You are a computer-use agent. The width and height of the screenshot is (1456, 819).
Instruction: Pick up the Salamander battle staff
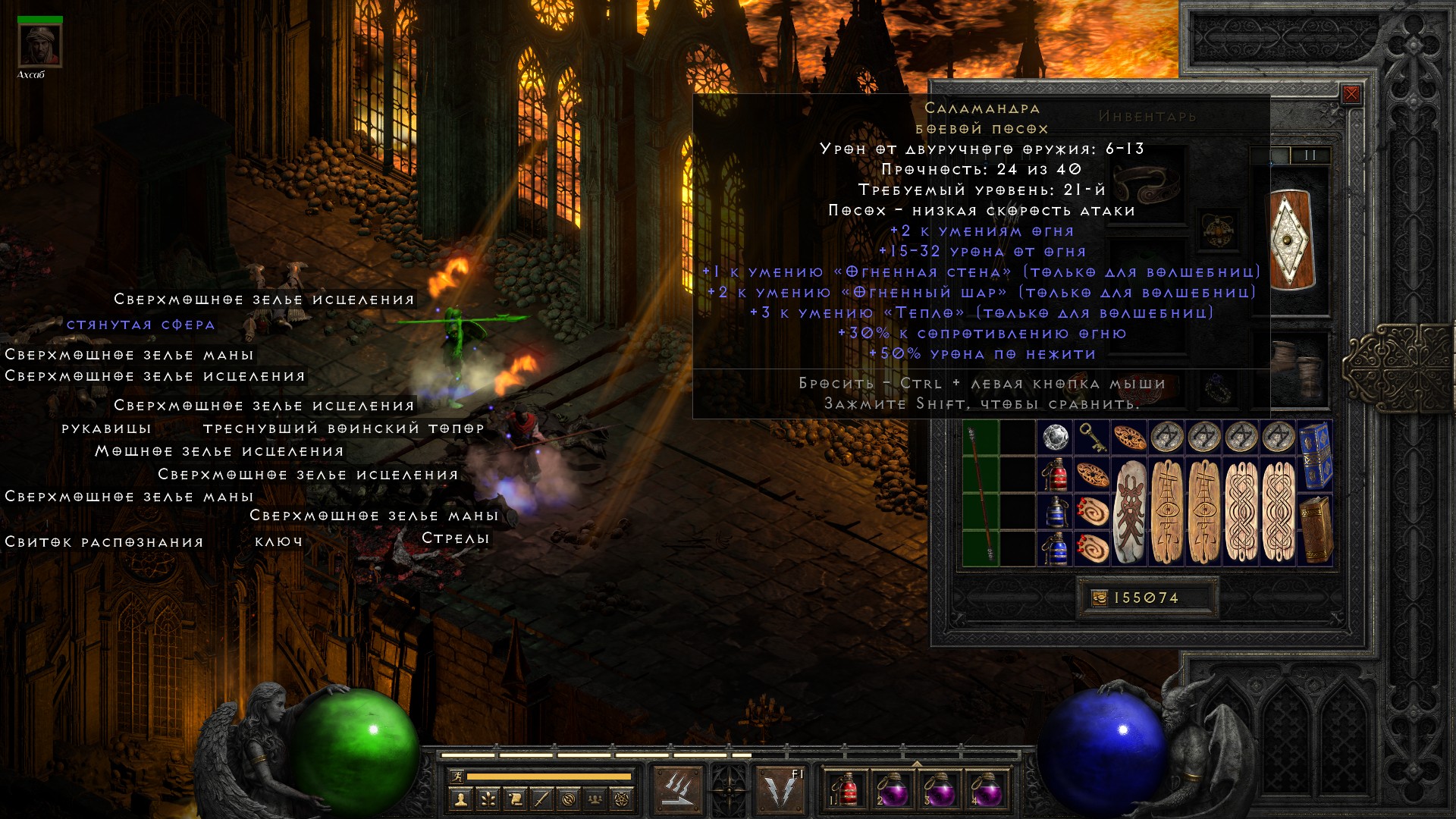coord(981,494)
